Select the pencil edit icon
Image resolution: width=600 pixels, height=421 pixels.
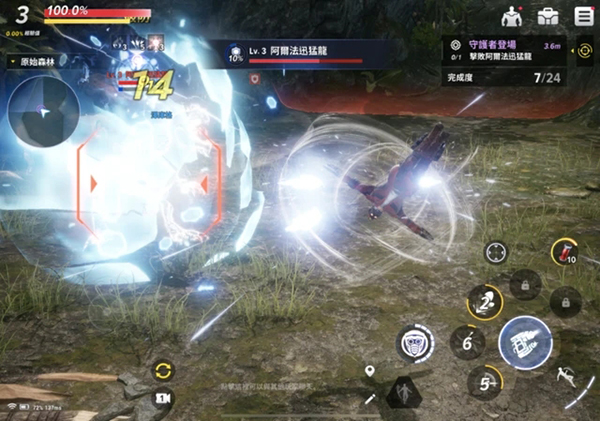[x=369, y=400]
